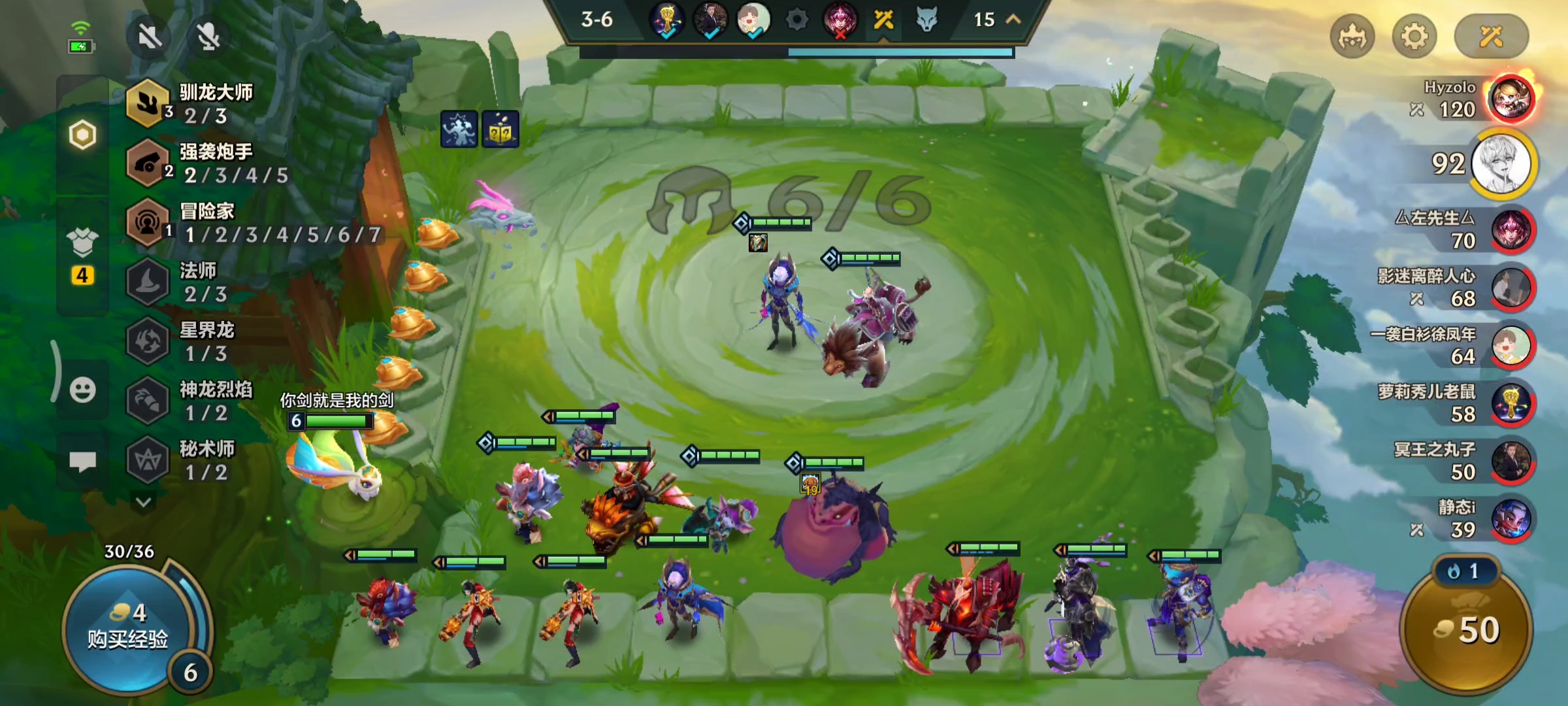Screen dimensions: 1568x706
Task: Inspect the golden dice augment icon
Action: tap(500, 129)
